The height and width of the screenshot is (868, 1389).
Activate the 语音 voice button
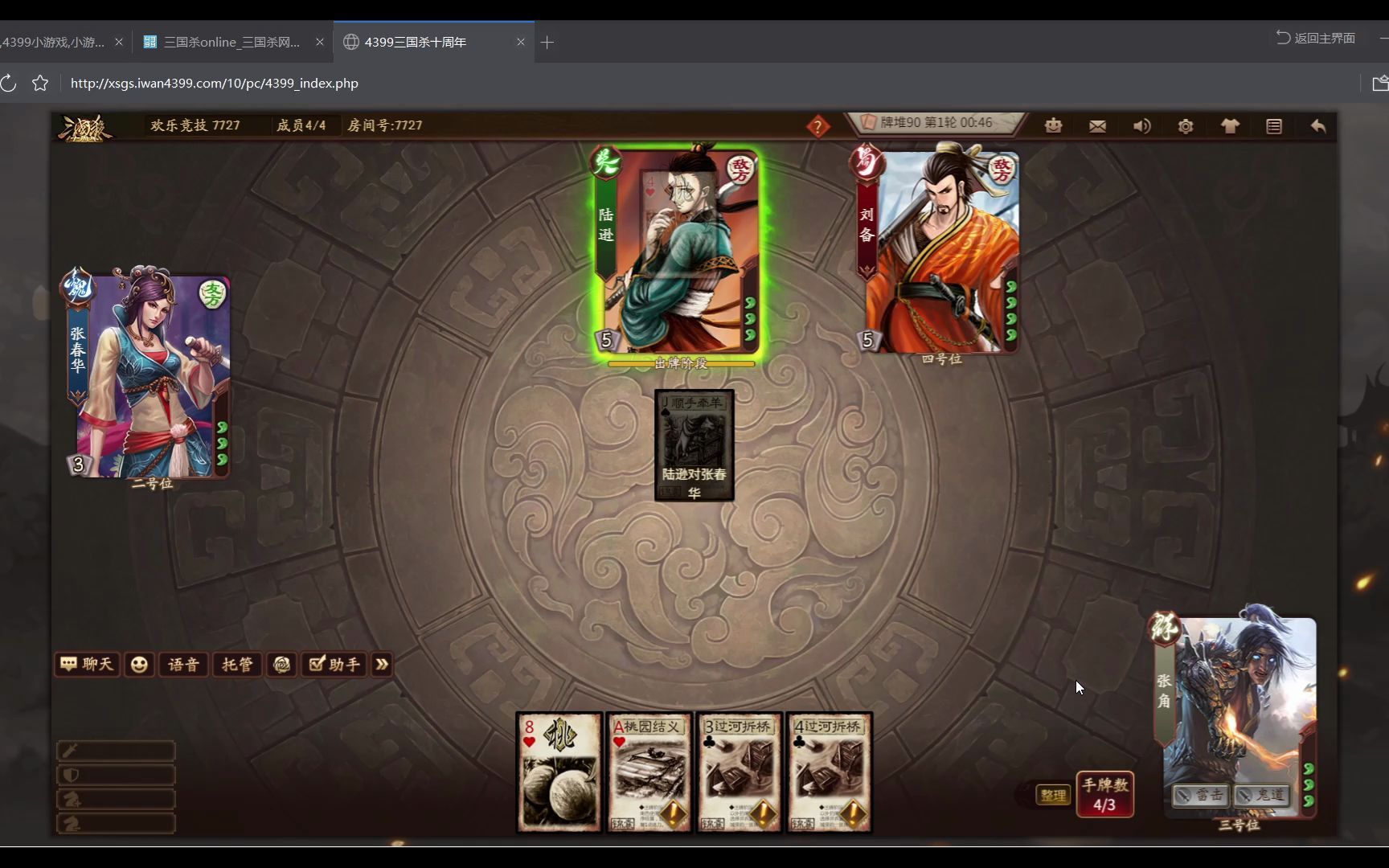183,665
